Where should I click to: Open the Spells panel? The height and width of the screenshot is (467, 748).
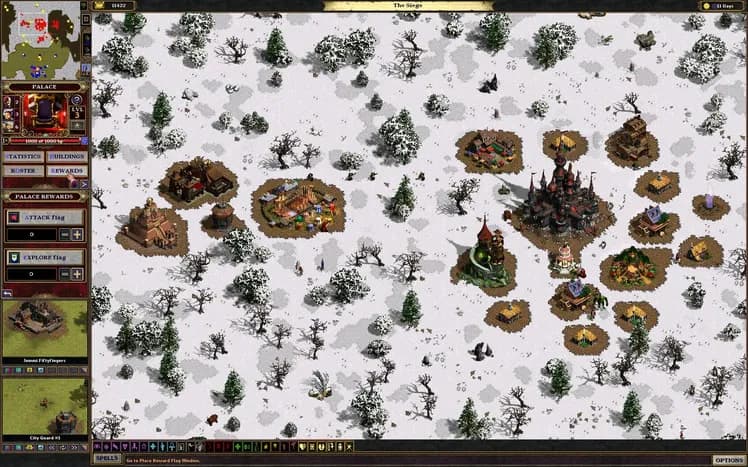coord(106,459)
